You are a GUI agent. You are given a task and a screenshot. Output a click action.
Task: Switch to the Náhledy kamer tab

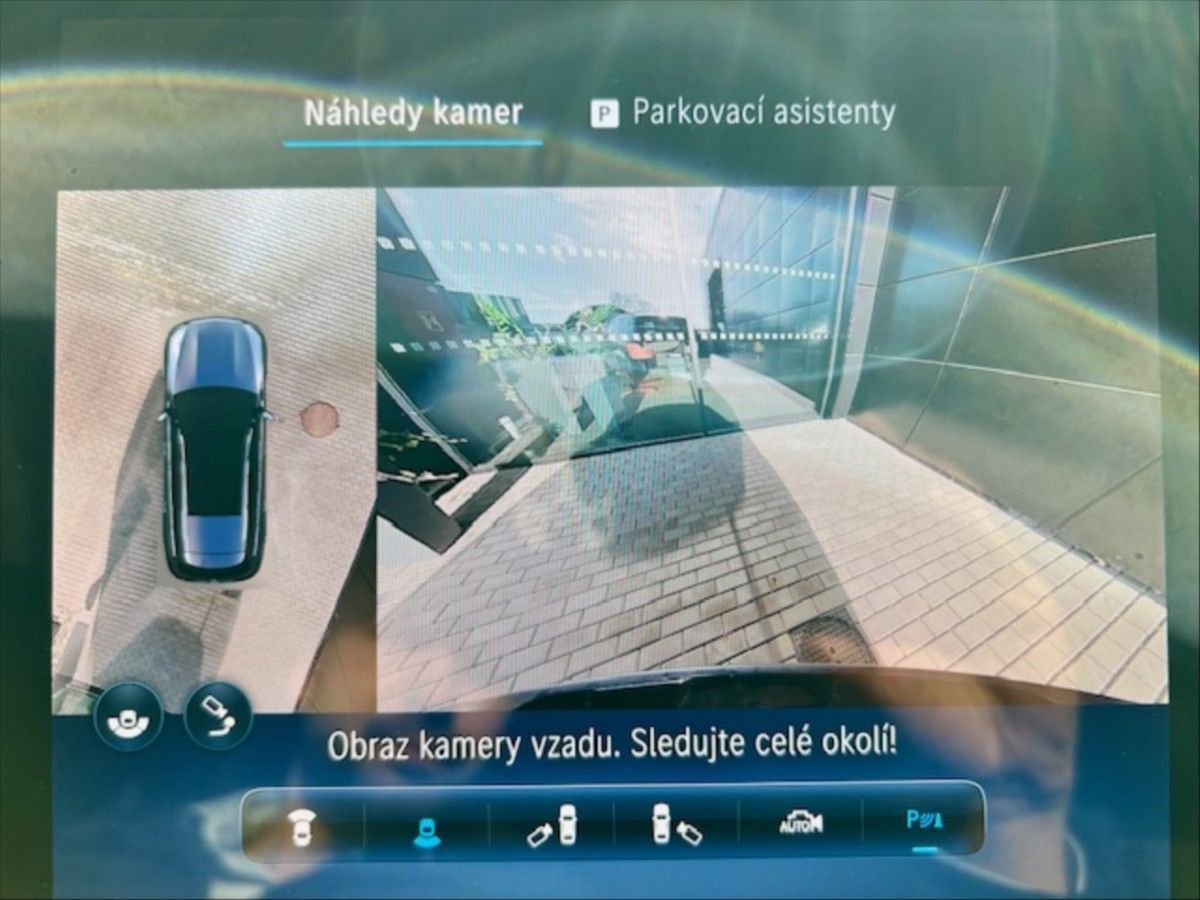pos(413,113)
